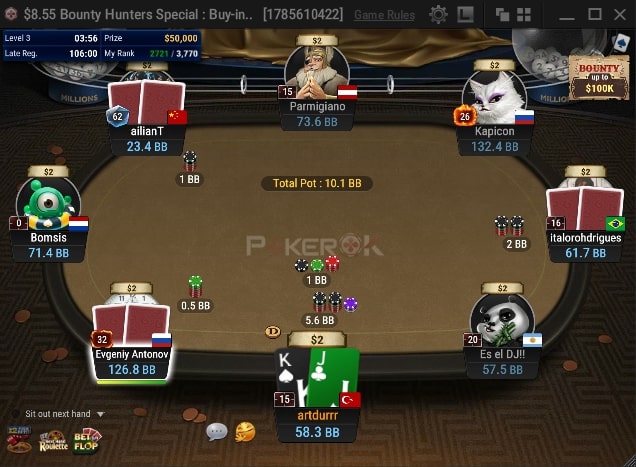636x467 pixels.
Task: Open the emoji reactions smiley
Action: pos(244,432)
